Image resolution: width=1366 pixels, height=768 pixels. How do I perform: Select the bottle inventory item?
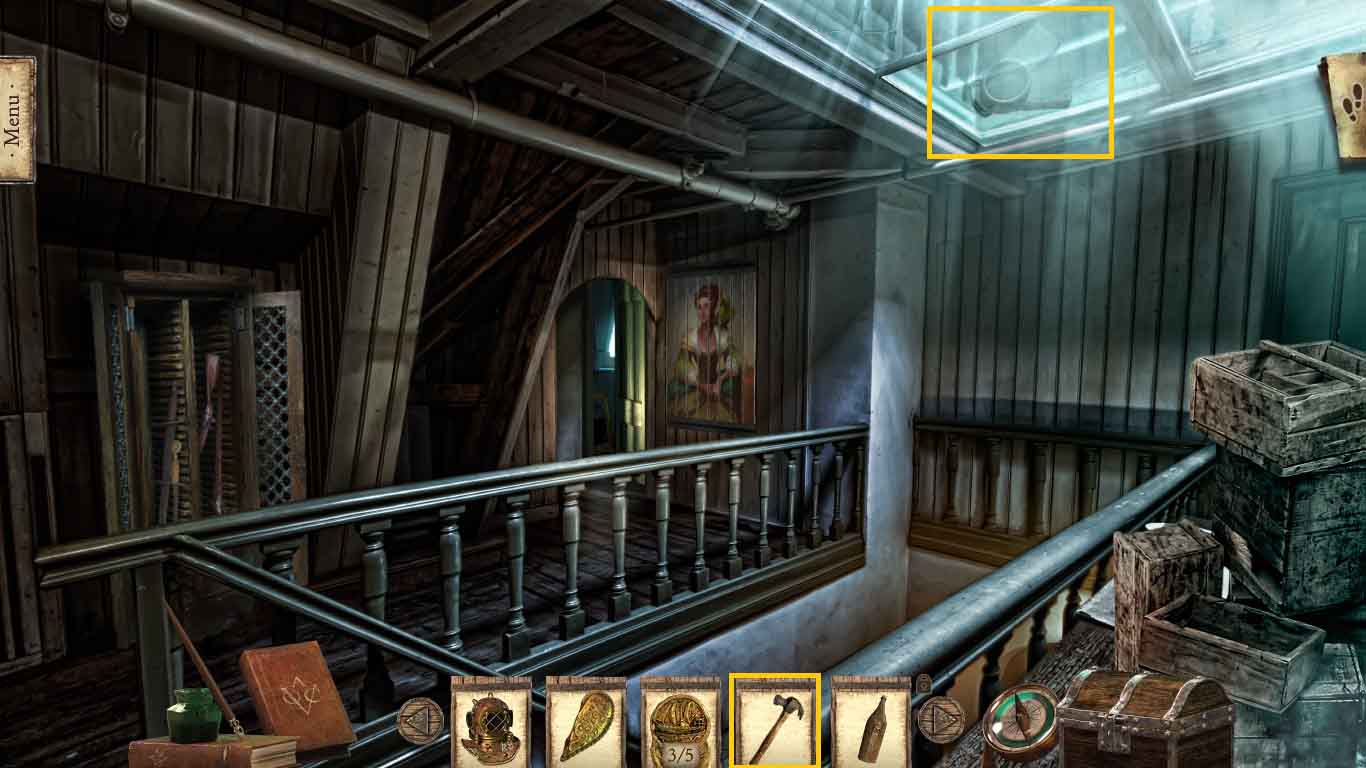pyautogui.click(x=870, y=723)
